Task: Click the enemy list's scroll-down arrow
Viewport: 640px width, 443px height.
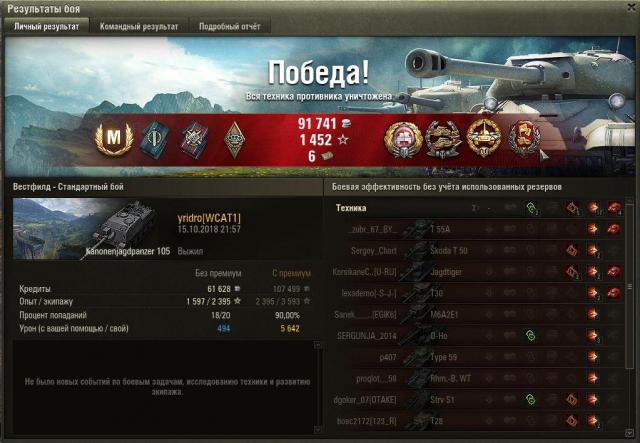Action: (632, 435)
